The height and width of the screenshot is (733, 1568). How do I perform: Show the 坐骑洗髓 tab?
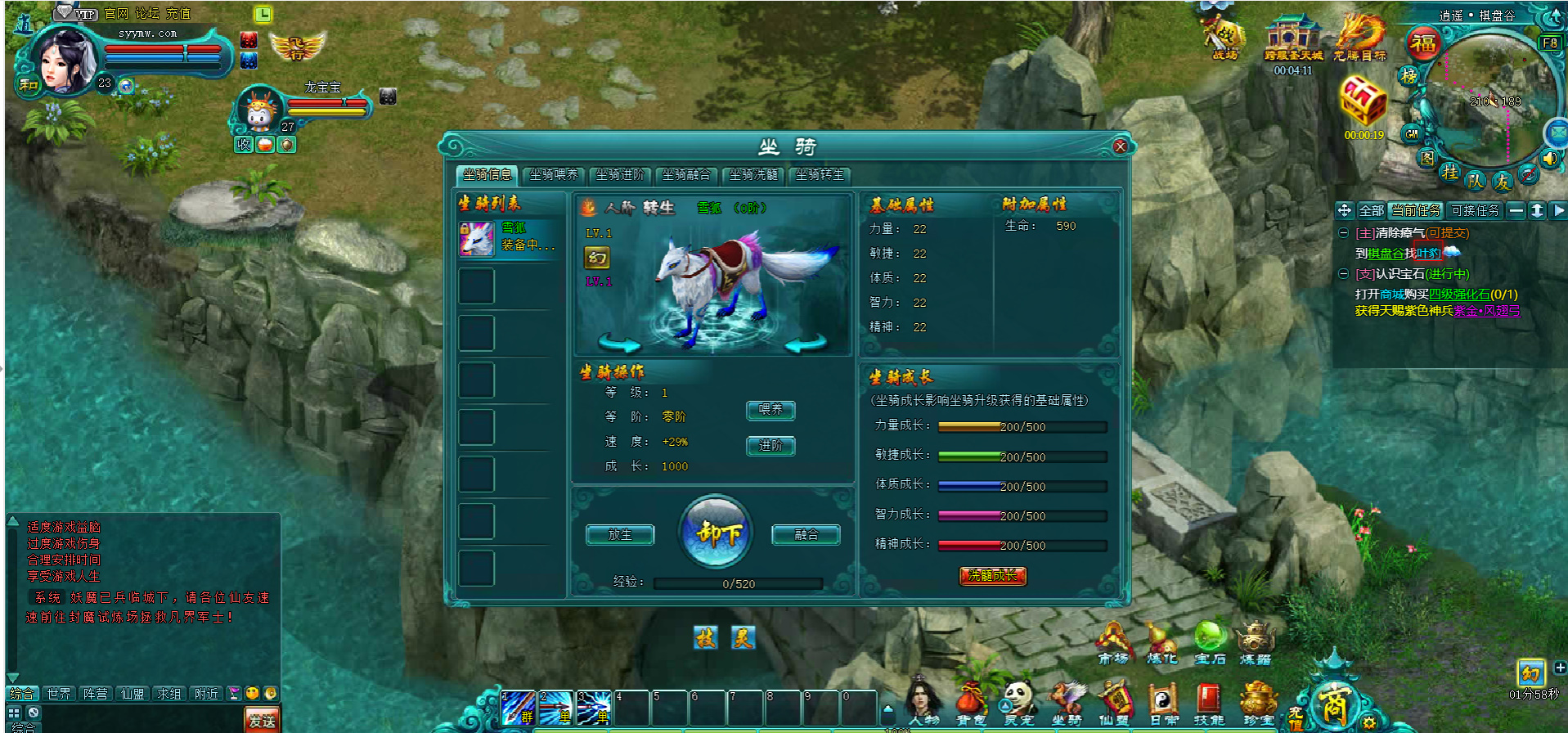point(753,175)
